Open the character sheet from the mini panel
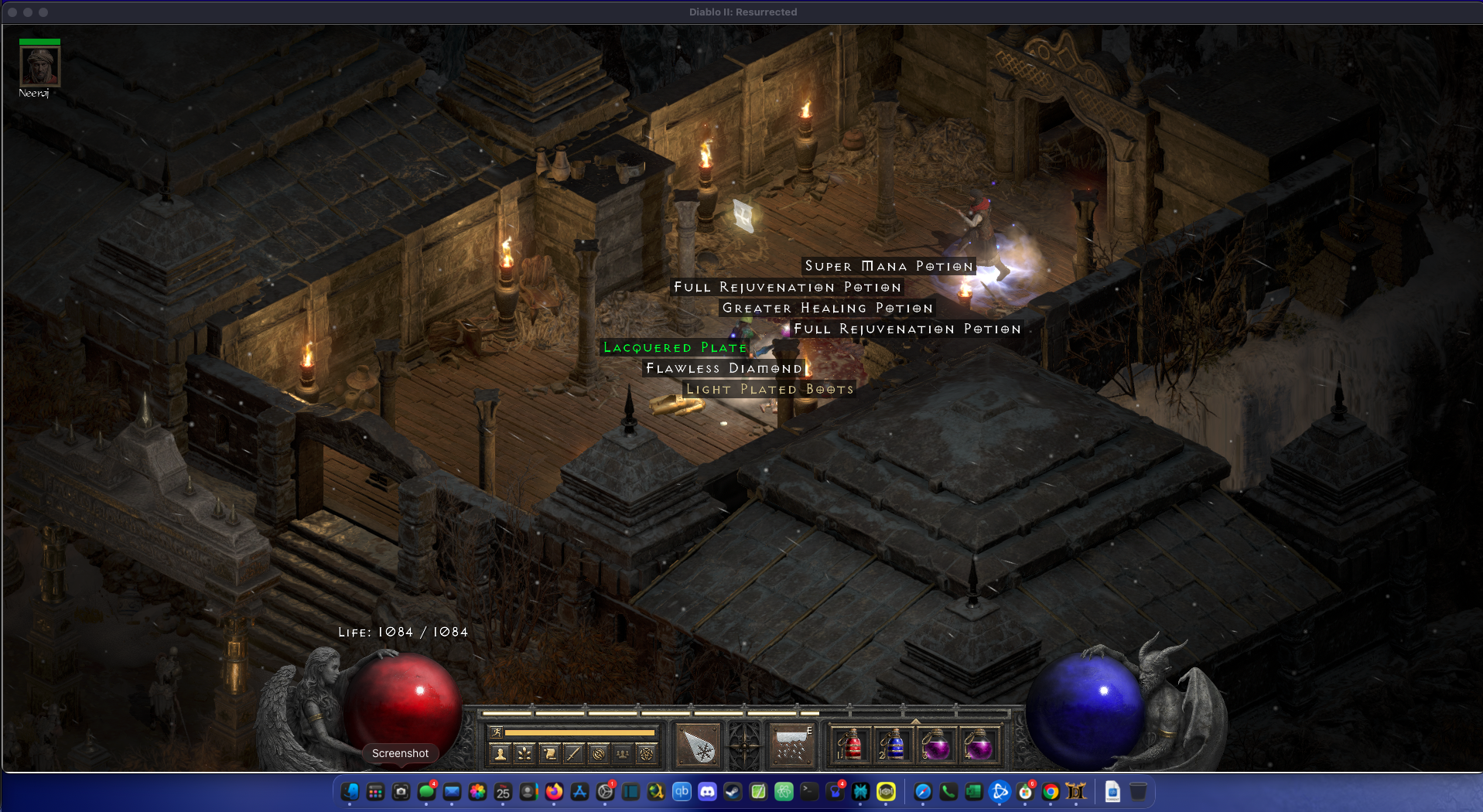The height and width of the screenshot is (812, 1483). 501,753
